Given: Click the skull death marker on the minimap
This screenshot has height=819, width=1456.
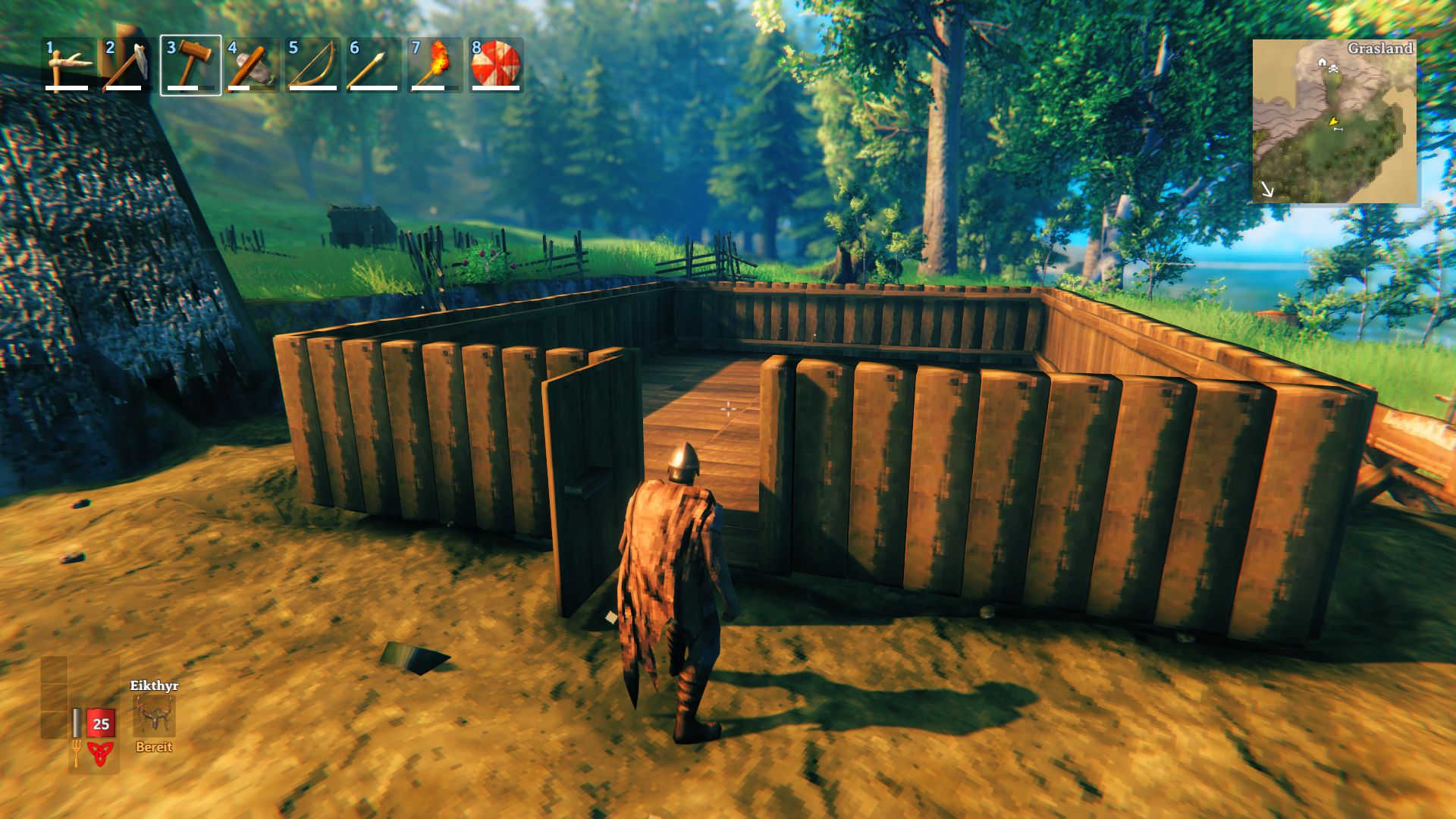Looking at the screenshot, I should (x=1333, y=69).
